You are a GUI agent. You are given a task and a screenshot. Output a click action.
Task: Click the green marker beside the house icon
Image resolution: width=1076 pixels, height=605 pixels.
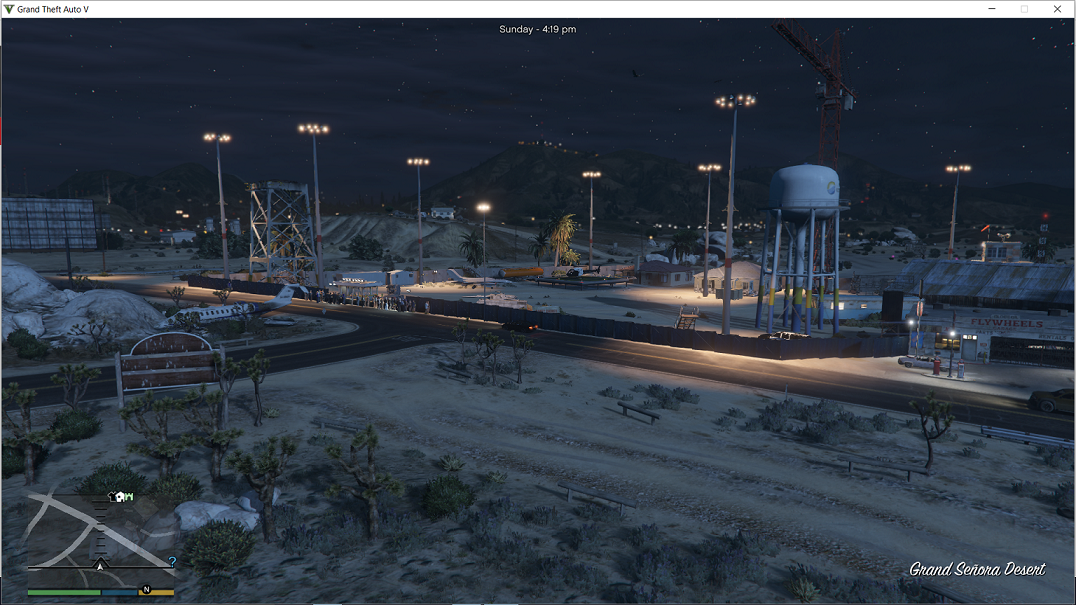129,496
